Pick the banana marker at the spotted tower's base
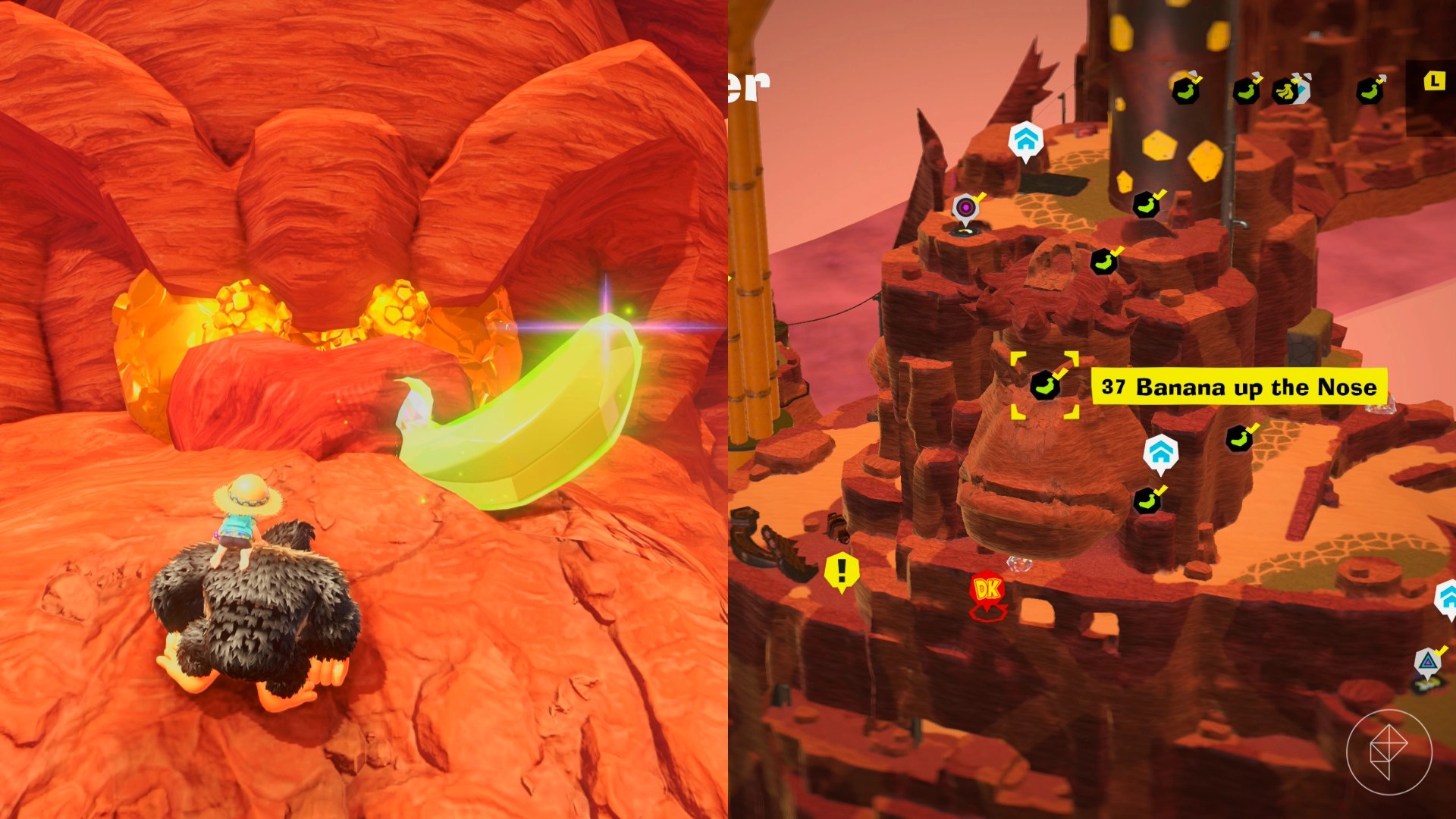Viewport: 1456px width, 819px height. [x=1147, y=205]
